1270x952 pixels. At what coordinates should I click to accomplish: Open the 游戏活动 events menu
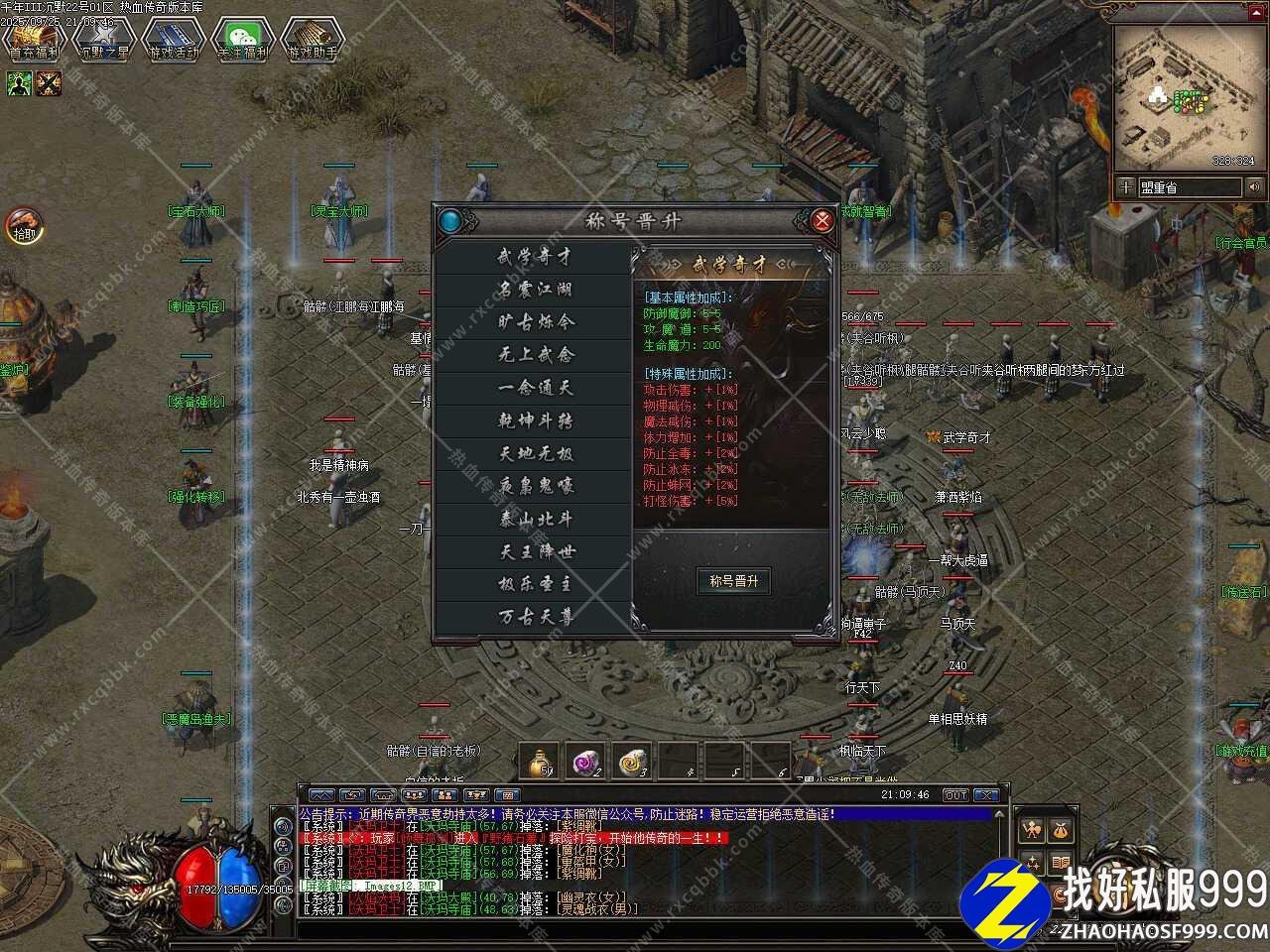(173, 40)
